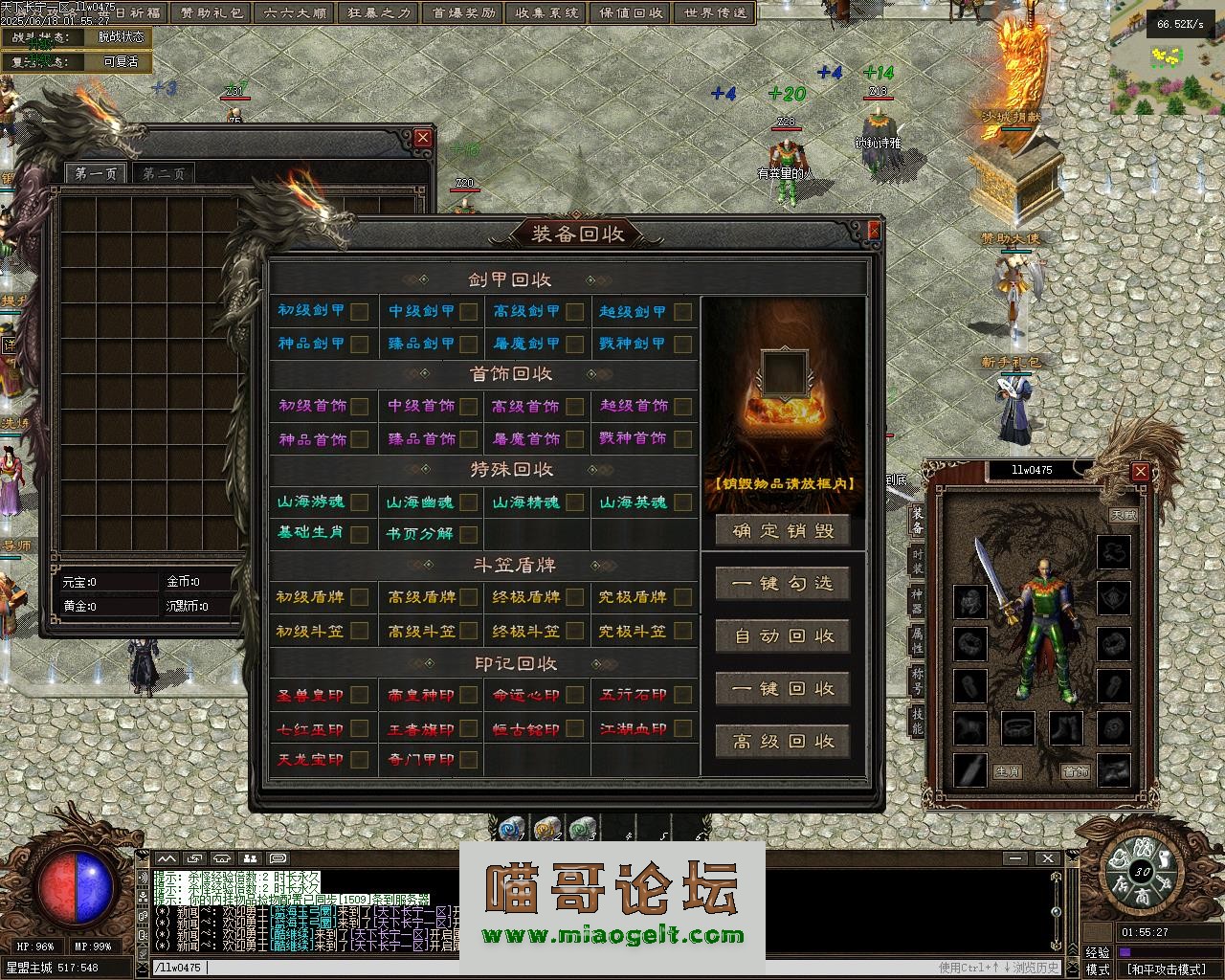Enable 山海游魂 recycle checkbox

360,502
